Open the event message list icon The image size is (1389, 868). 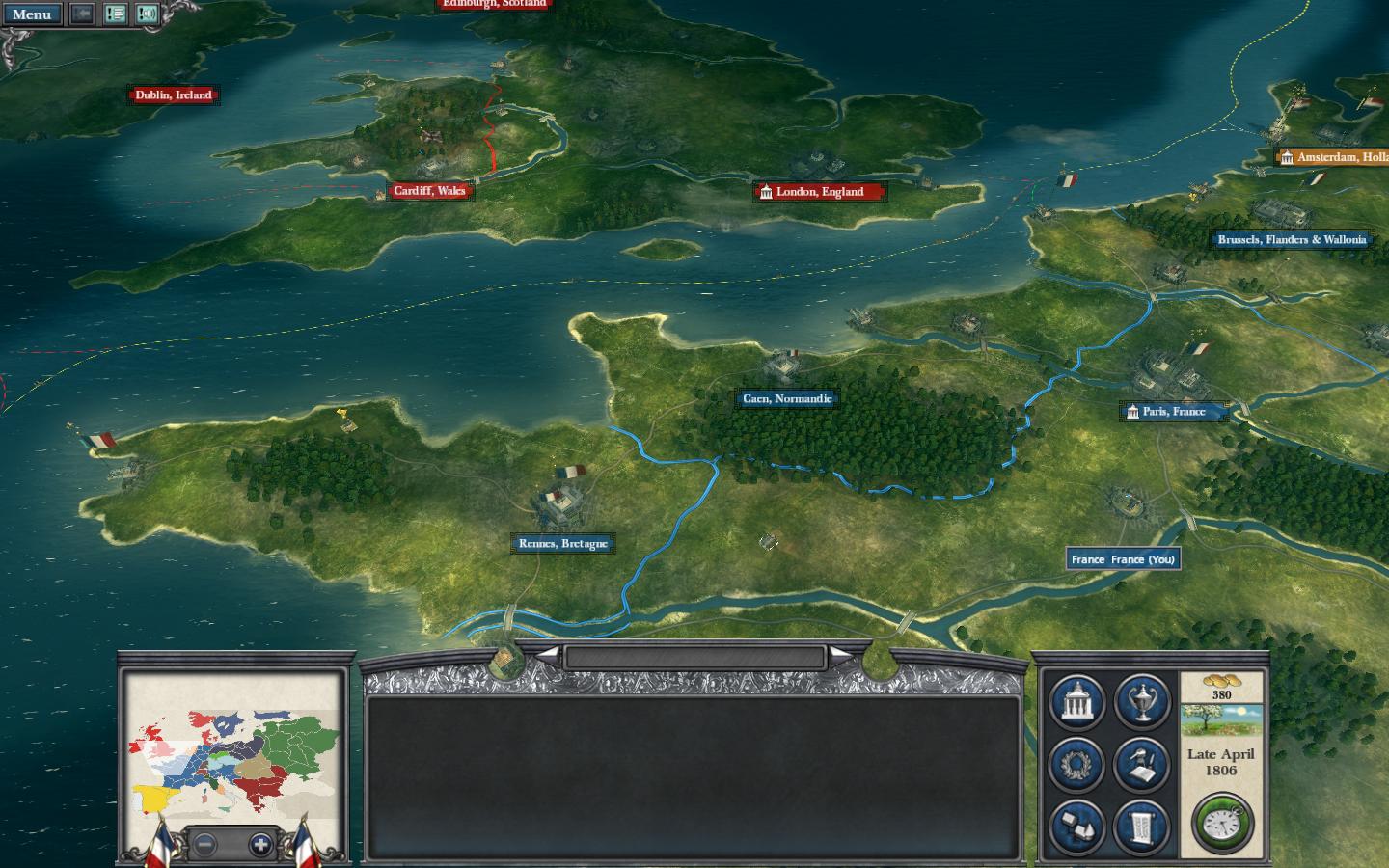click(x=115, y=14)
